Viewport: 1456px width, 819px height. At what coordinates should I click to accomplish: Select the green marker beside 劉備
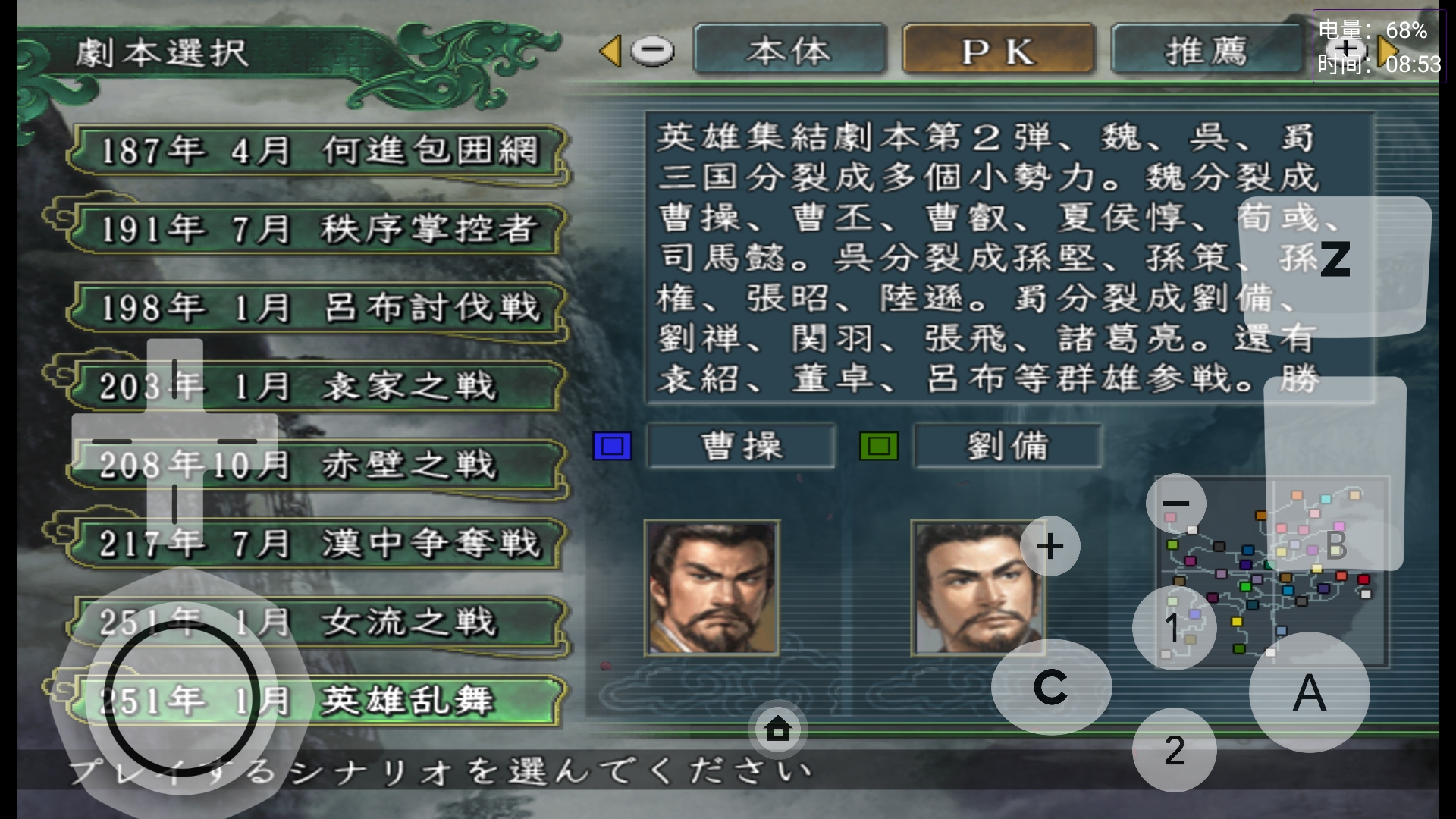880,448
